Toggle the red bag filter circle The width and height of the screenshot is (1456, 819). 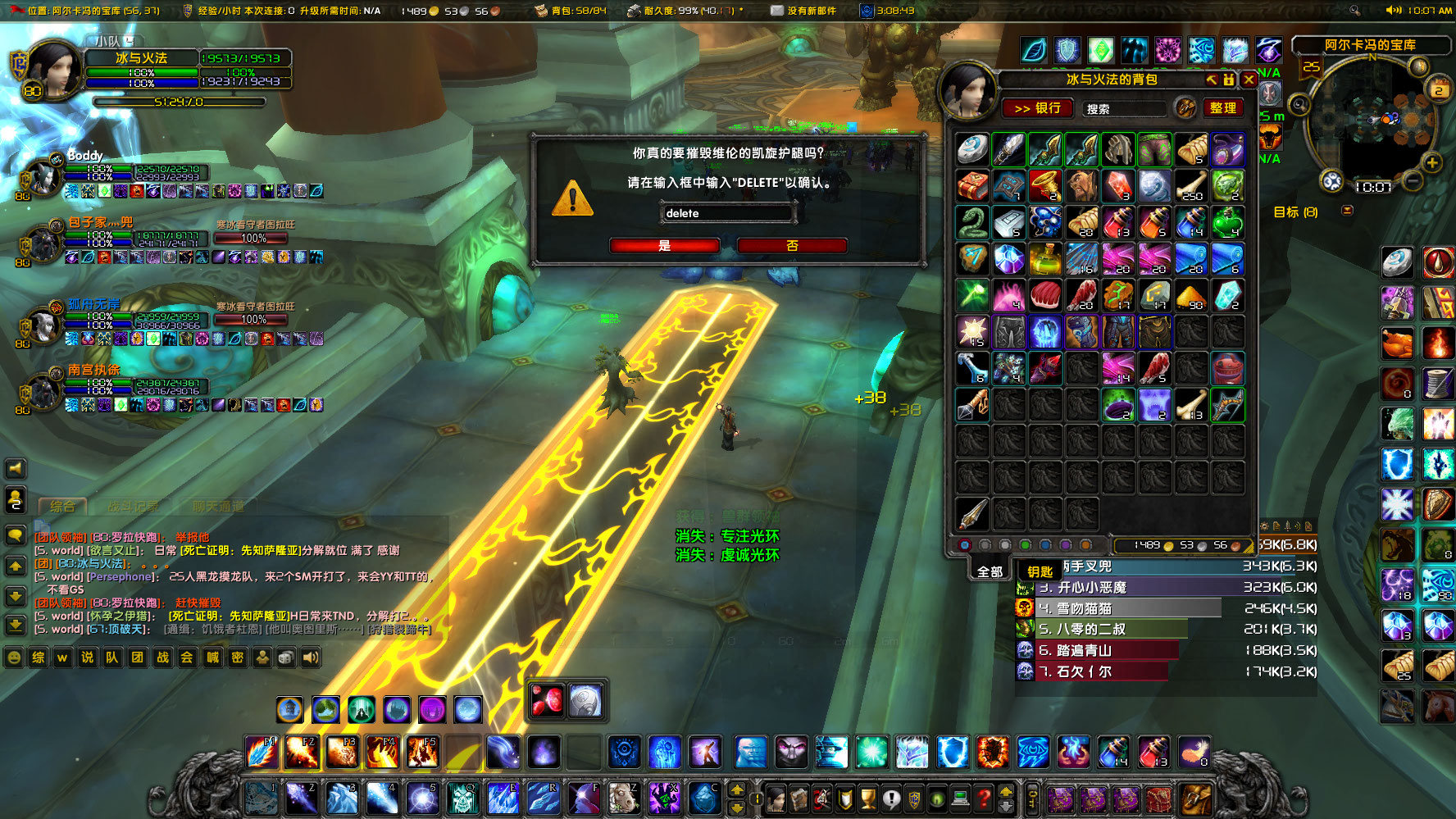(966, 545)
